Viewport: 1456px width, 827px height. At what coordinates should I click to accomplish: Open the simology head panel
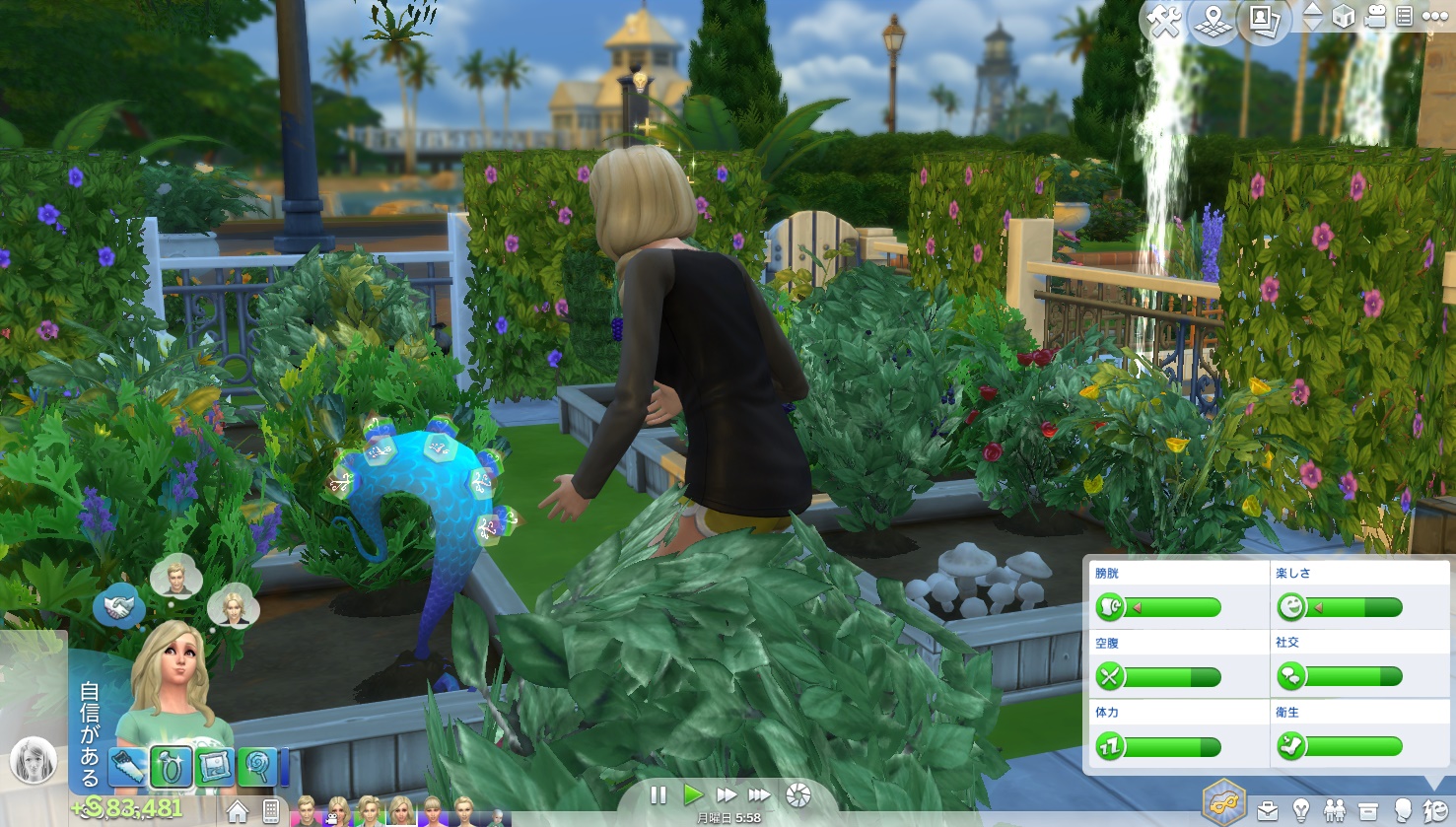click(x=1402, y=810)
